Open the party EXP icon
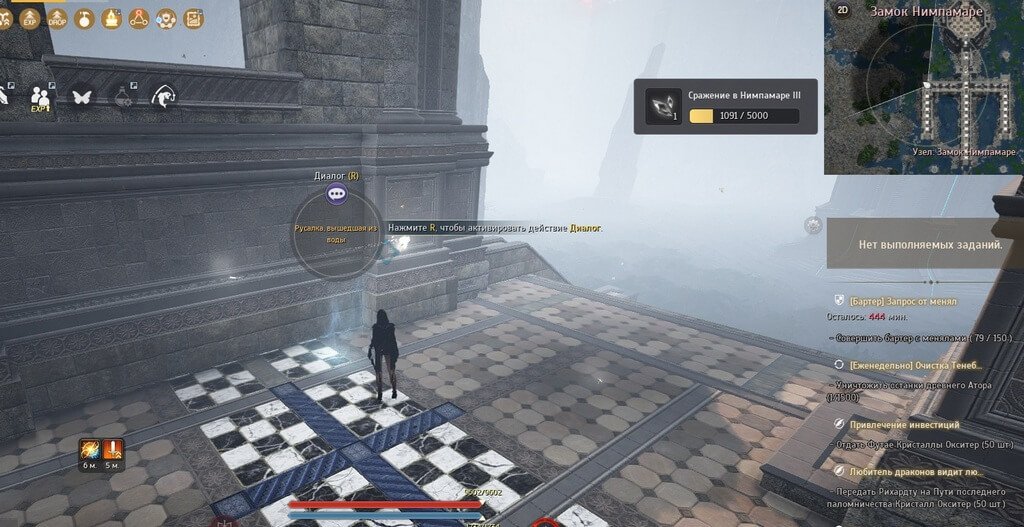 pos(41,97)
